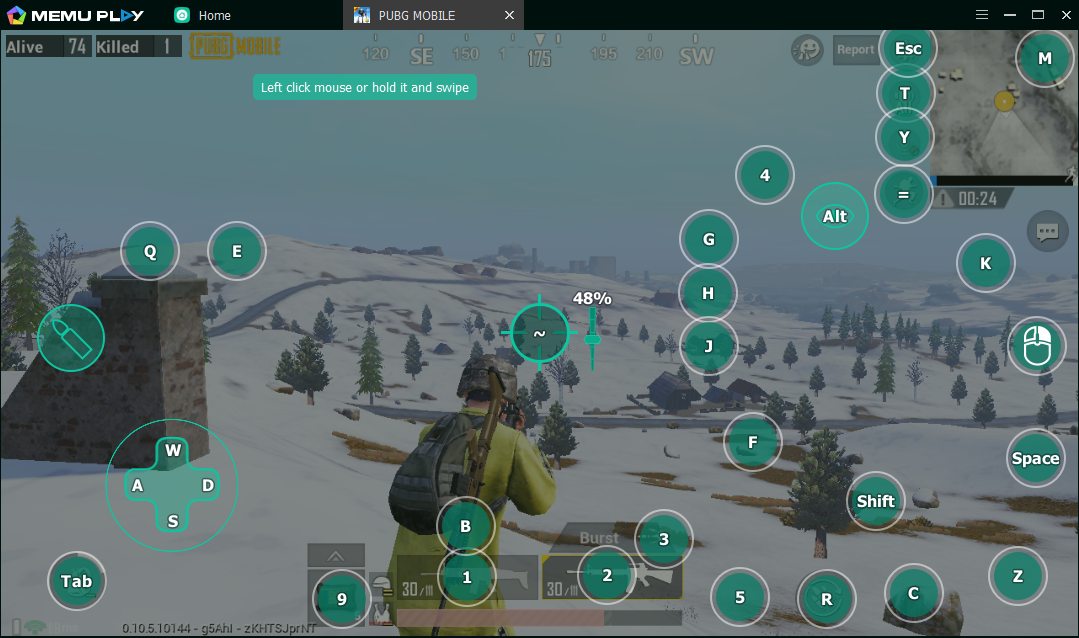Tap the mouse icon control
Viewport: 1079px width, 638px height.
click(x=1038, y=346)
